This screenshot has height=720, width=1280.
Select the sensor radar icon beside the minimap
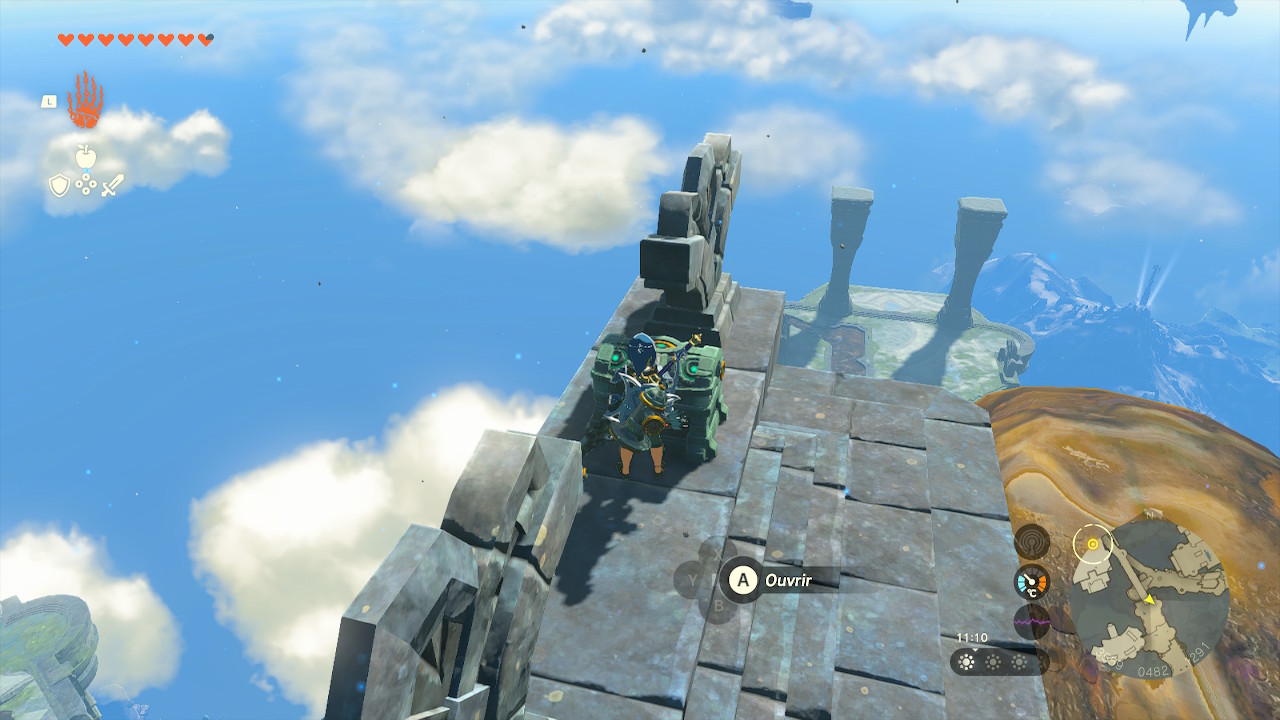(x=1031, y=542)
